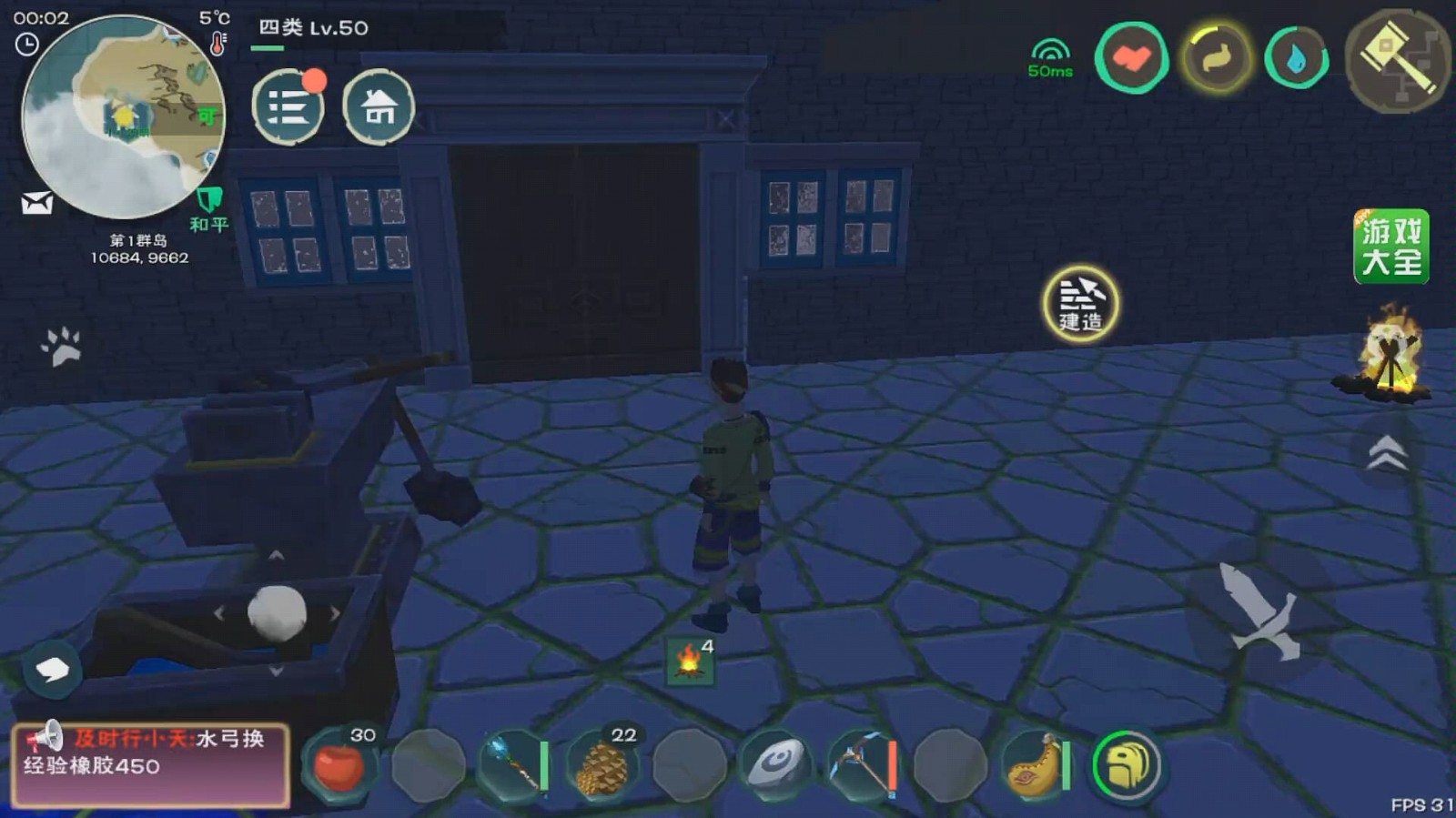Equip the pickaxe hotbar slot
Screen dimensions: 1456x818
[863, 766]
